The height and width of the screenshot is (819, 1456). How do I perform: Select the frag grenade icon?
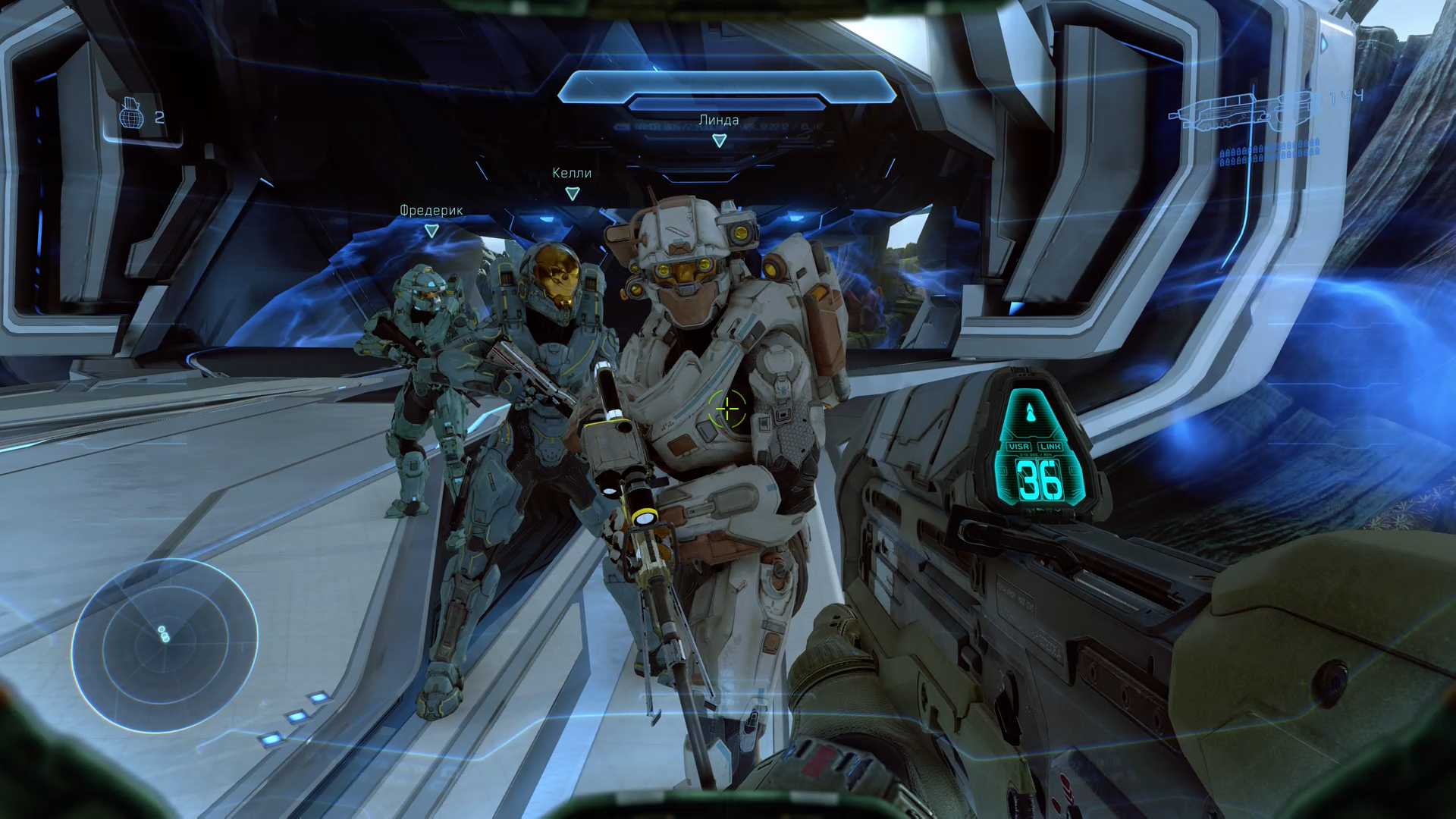(131, 115)
